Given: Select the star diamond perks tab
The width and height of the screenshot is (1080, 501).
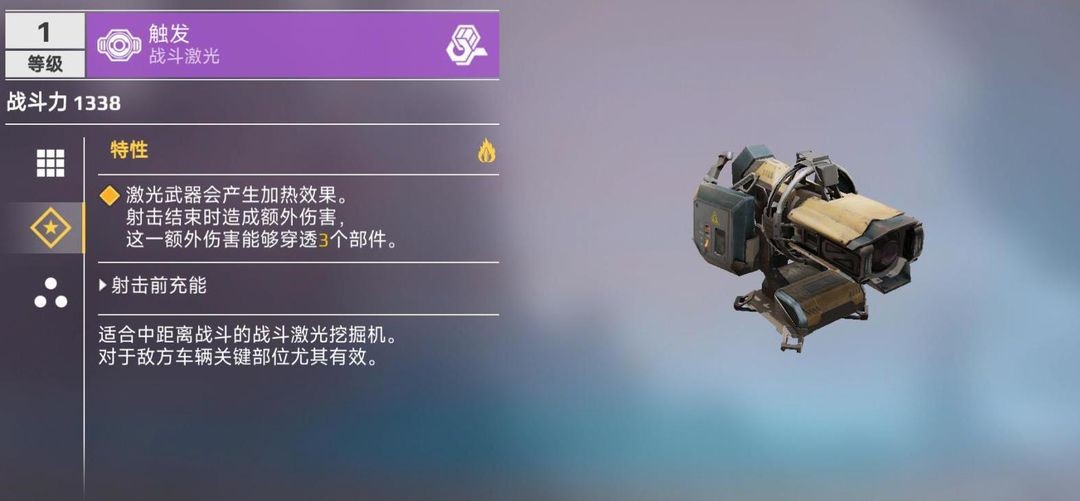Looking at the screenshot, I should coord(50,229).
